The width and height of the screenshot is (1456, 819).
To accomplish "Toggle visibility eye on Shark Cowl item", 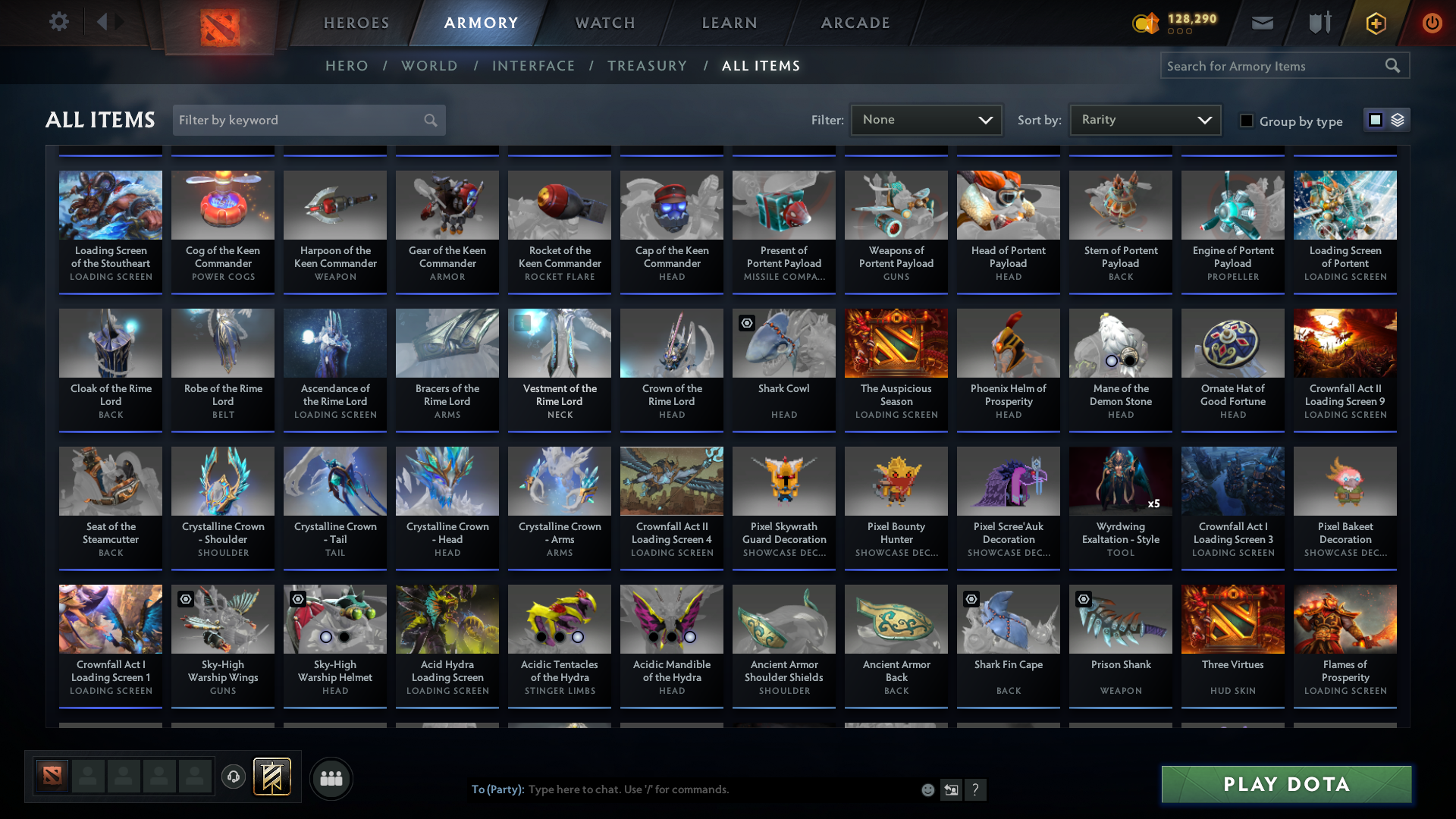I will [x=747, y=322].
